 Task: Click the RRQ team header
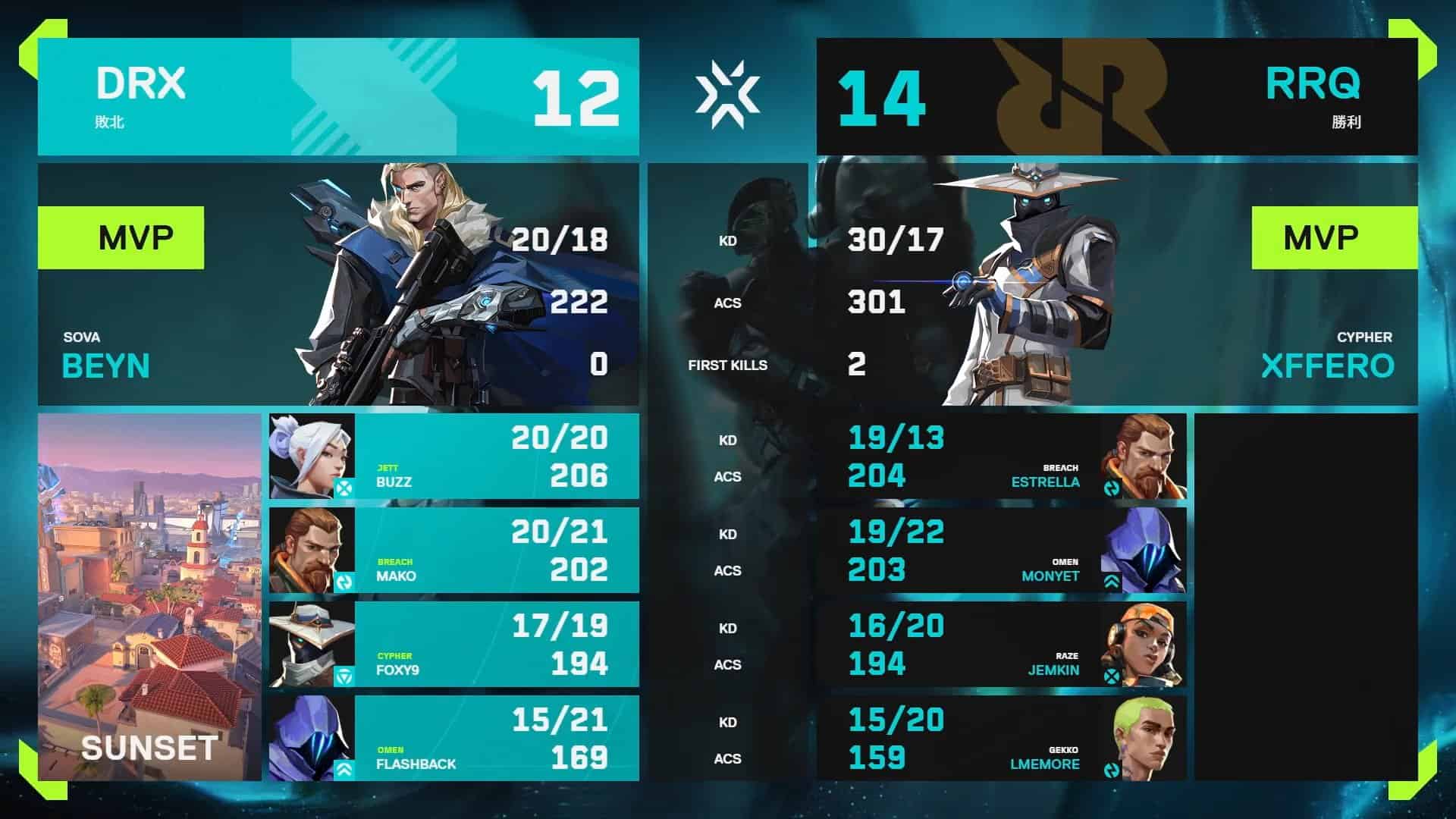pos(1116,97)
